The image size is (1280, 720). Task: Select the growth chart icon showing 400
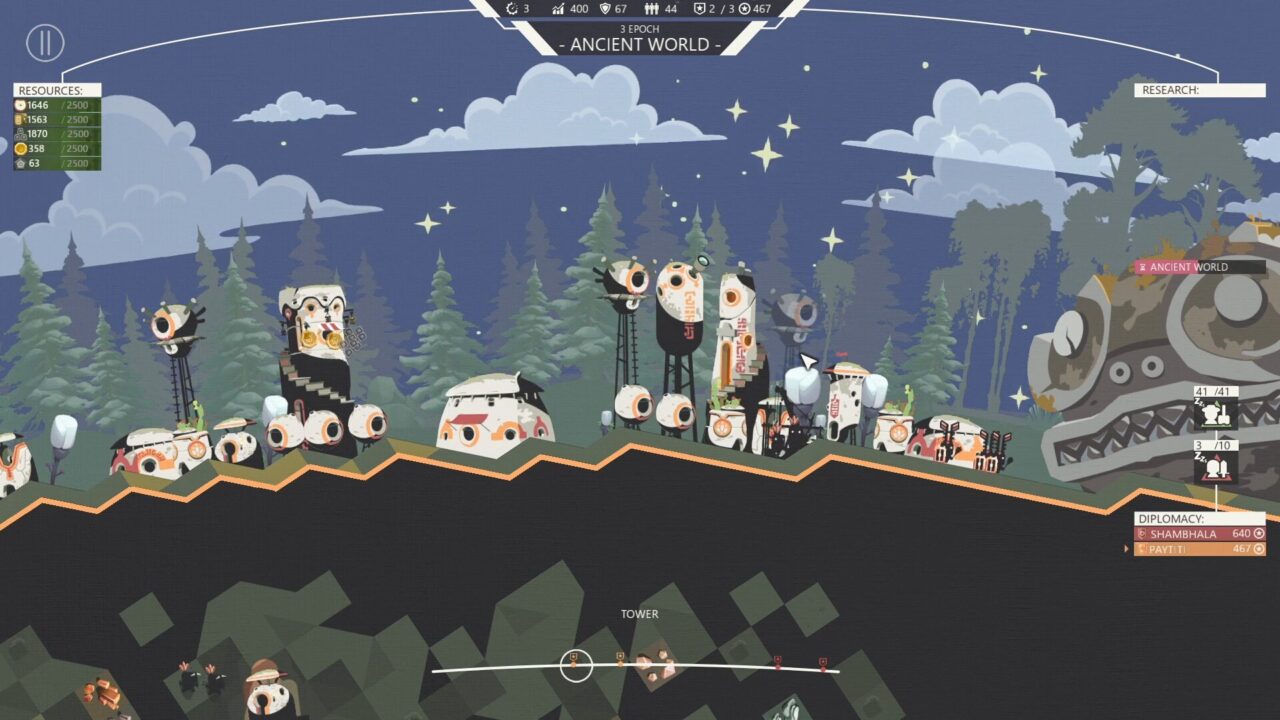pos(558,10)
